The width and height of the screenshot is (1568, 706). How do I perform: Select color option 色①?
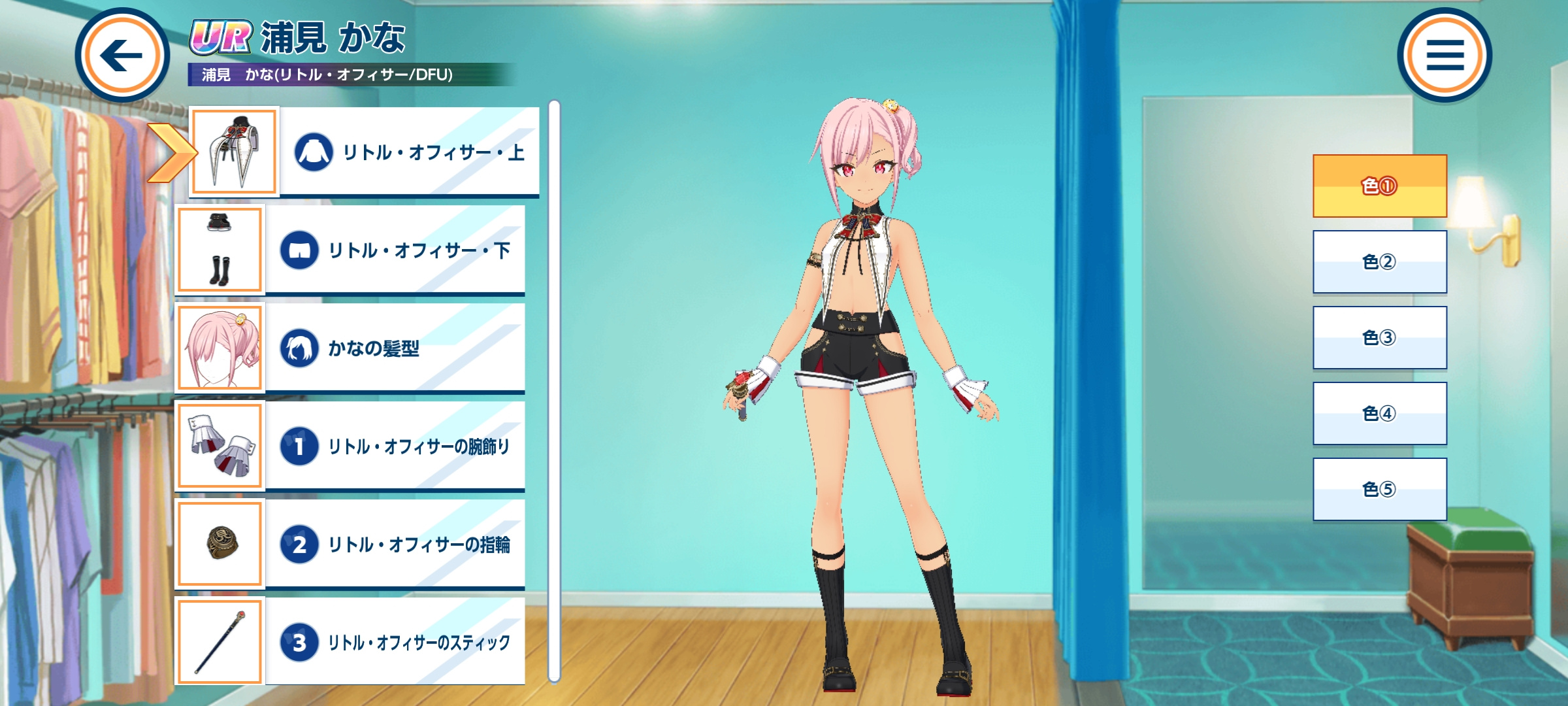point(1380,186)
